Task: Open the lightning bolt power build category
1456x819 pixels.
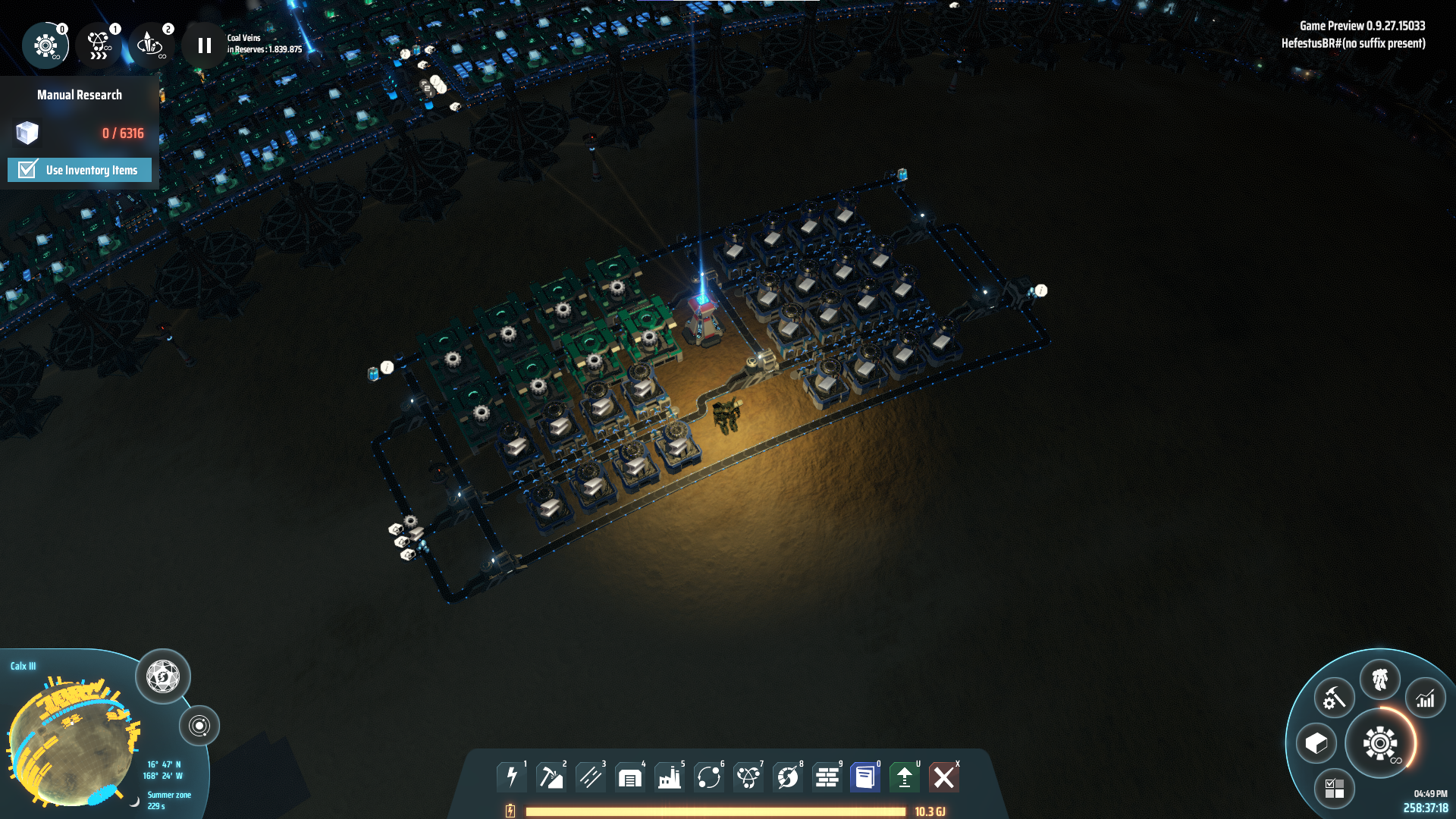Action: pyautogui.click(x=512, y=777)
